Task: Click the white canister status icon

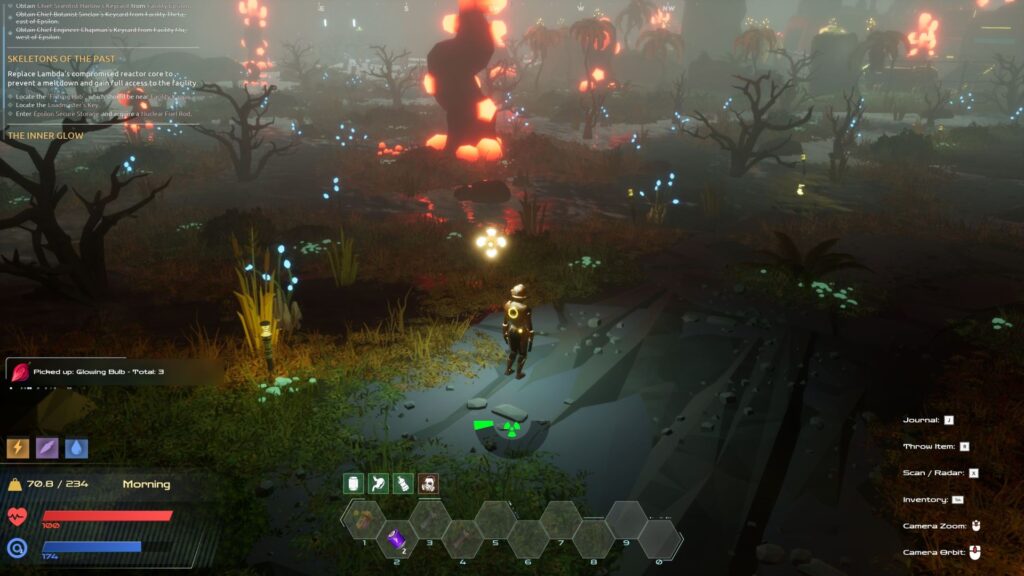Action: pyautogui.click(x=352, y=484)
